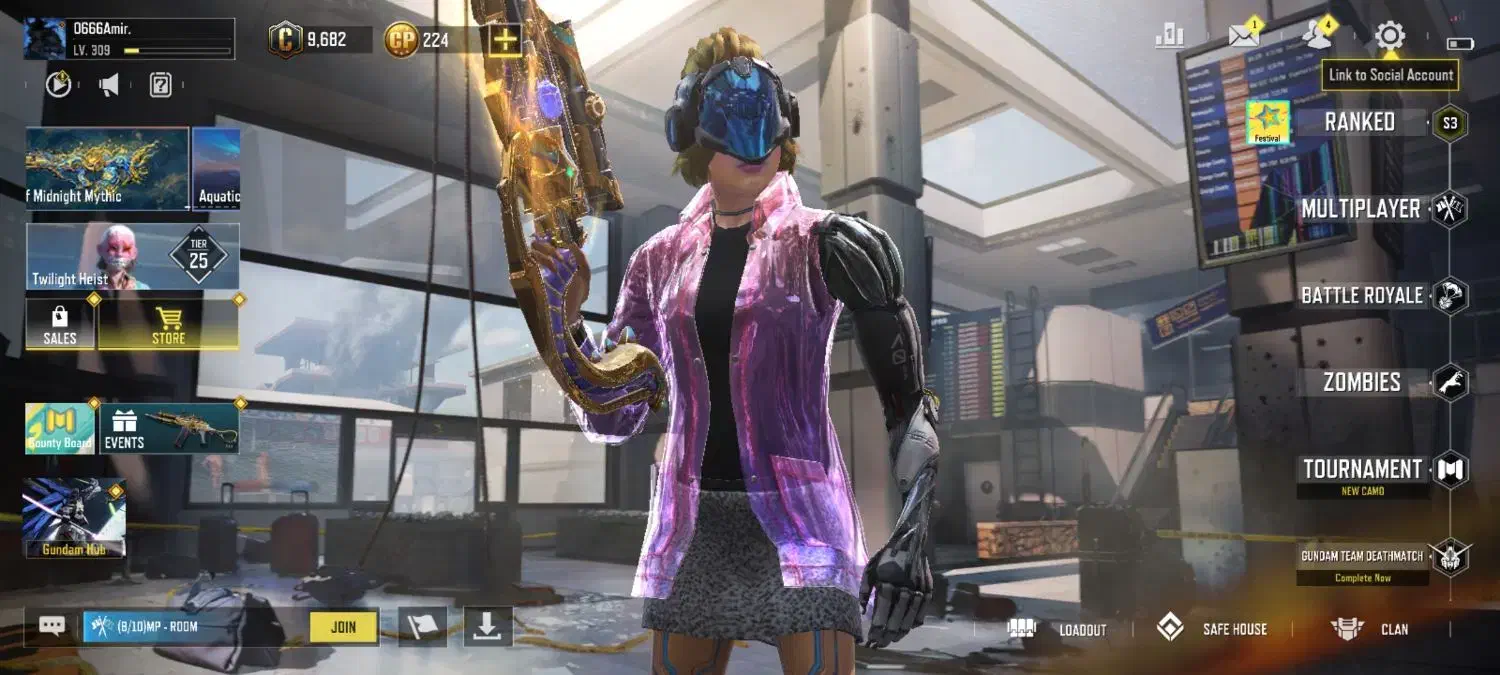The width and height of the screenshot is (1500, 675).
Task: Join the MP room
Action: point(343,627)
